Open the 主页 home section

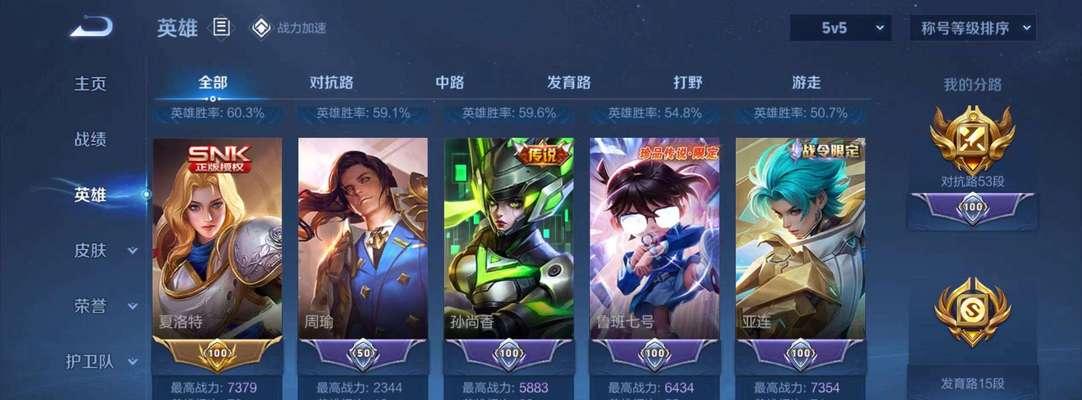[90, 84]
